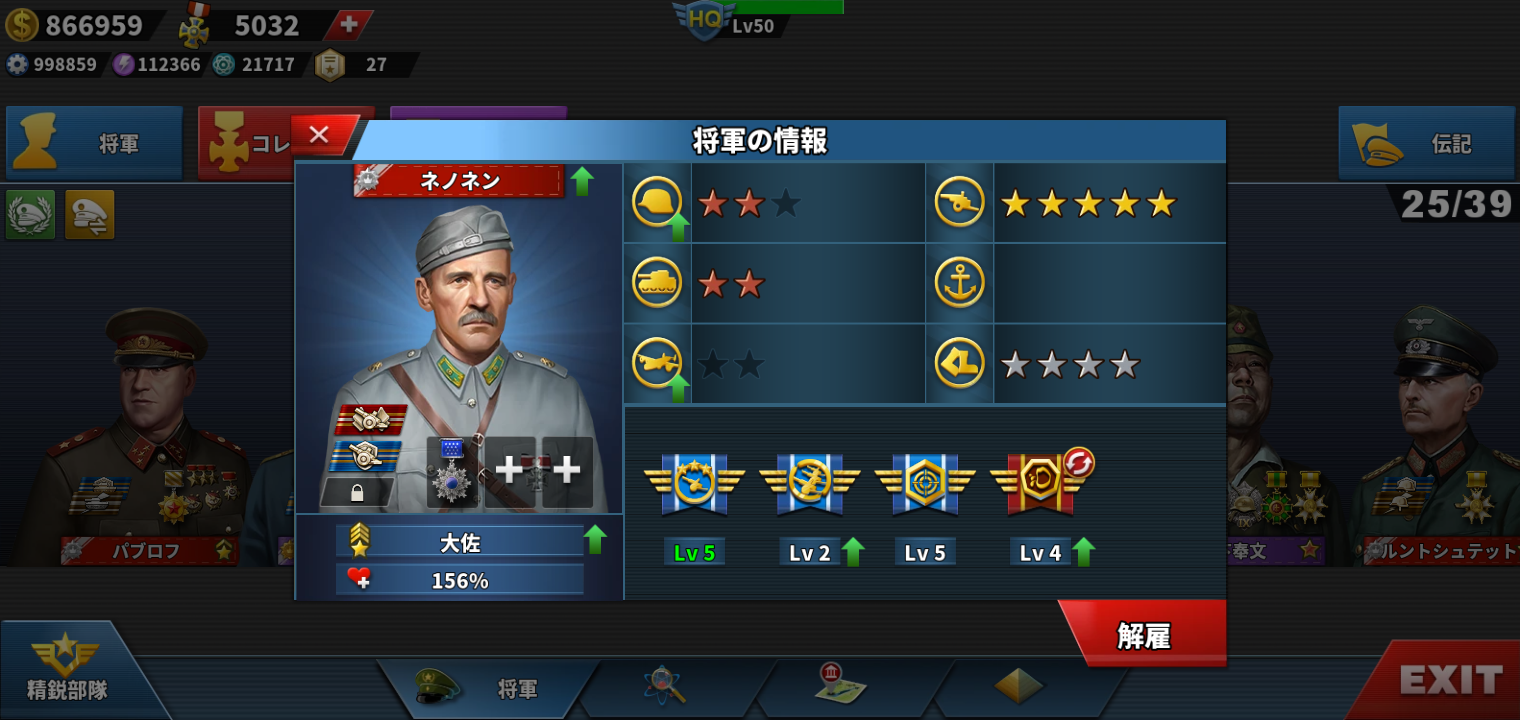Dismiss the general with the 解雇 button
This screenshot has width=1520, height=720.
click(1144, 635)
